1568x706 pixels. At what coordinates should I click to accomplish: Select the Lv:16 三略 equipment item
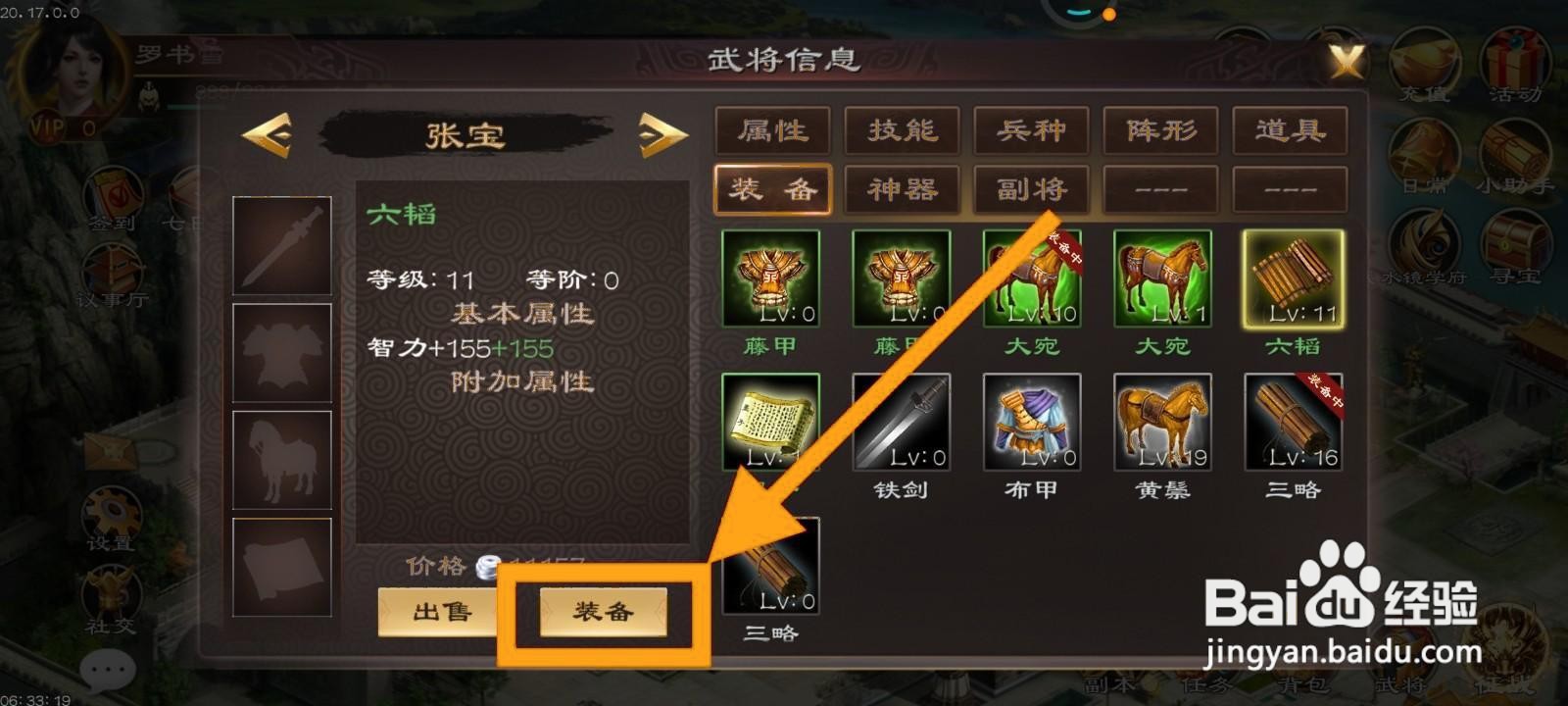(1292, 424)
